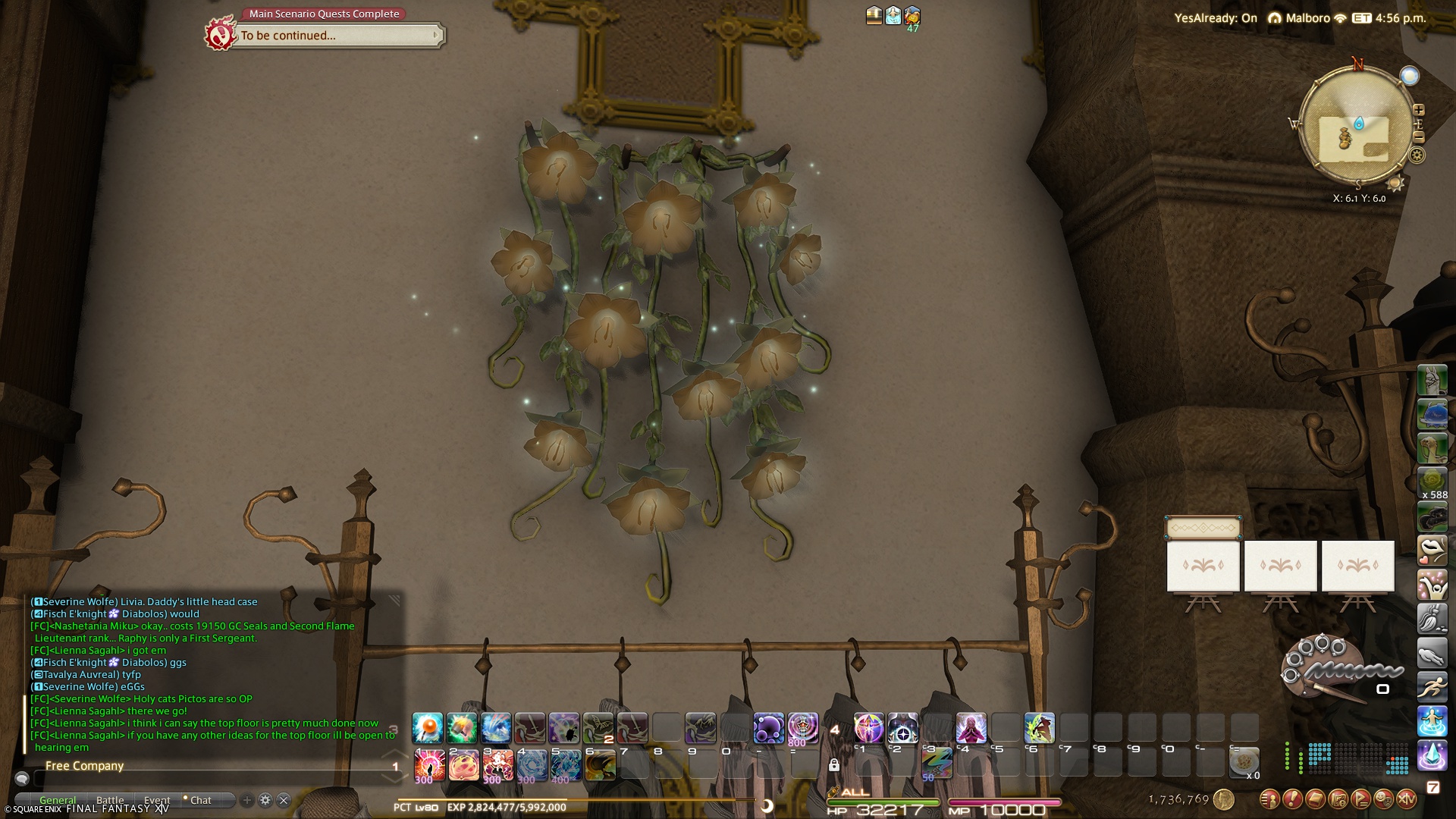Close the chat log with X button

click(284, 800)
